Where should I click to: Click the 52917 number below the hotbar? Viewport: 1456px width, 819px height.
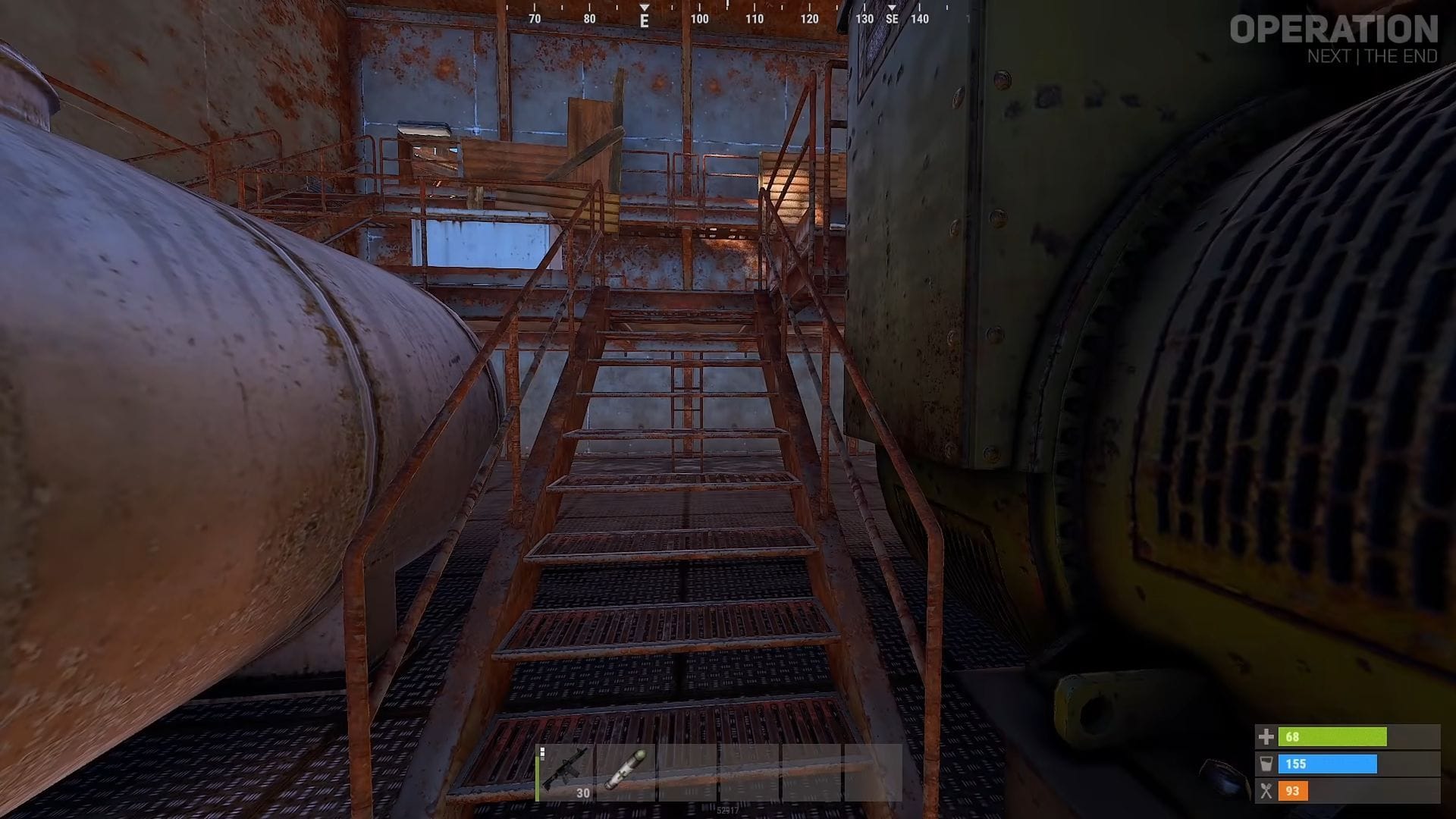726,809
